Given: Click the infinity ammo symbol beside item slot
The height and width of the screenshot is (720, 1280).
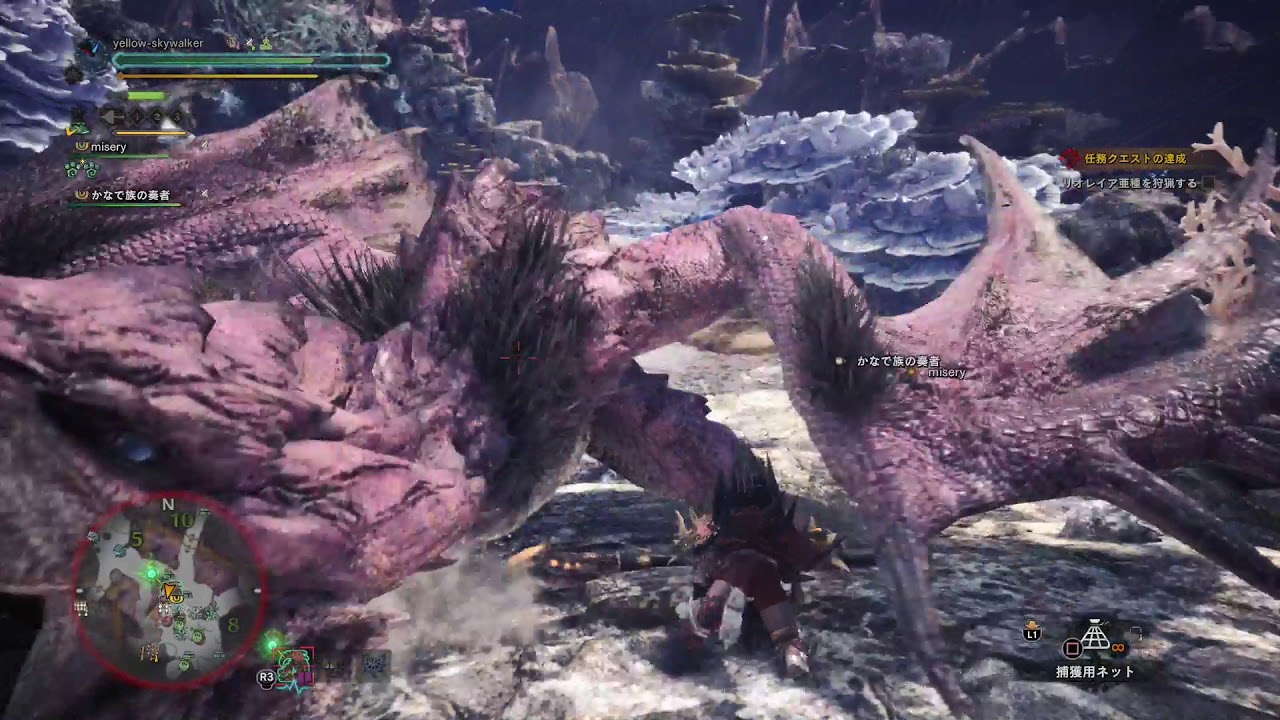Looking at the screenshot, I should 1117,647.
